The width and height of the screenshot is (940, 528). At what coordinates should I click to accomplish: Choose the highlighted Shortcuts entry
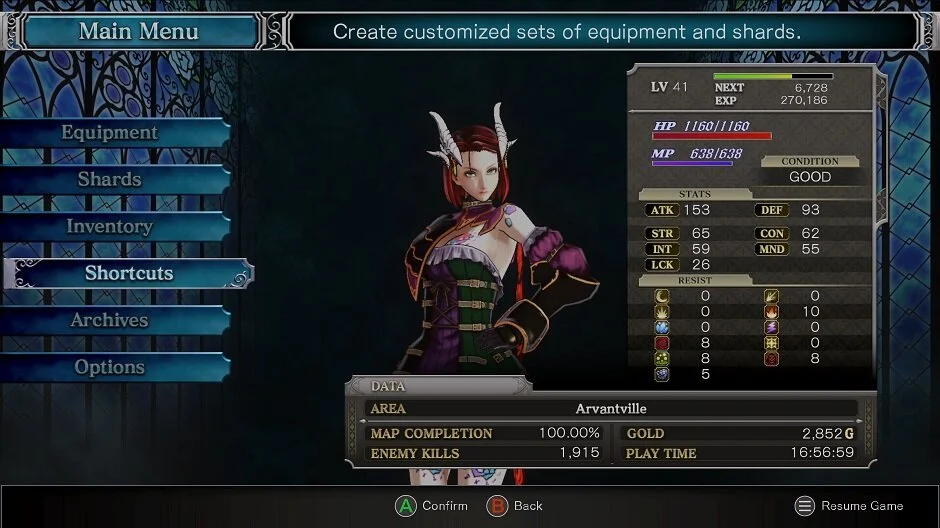point(128,274)
